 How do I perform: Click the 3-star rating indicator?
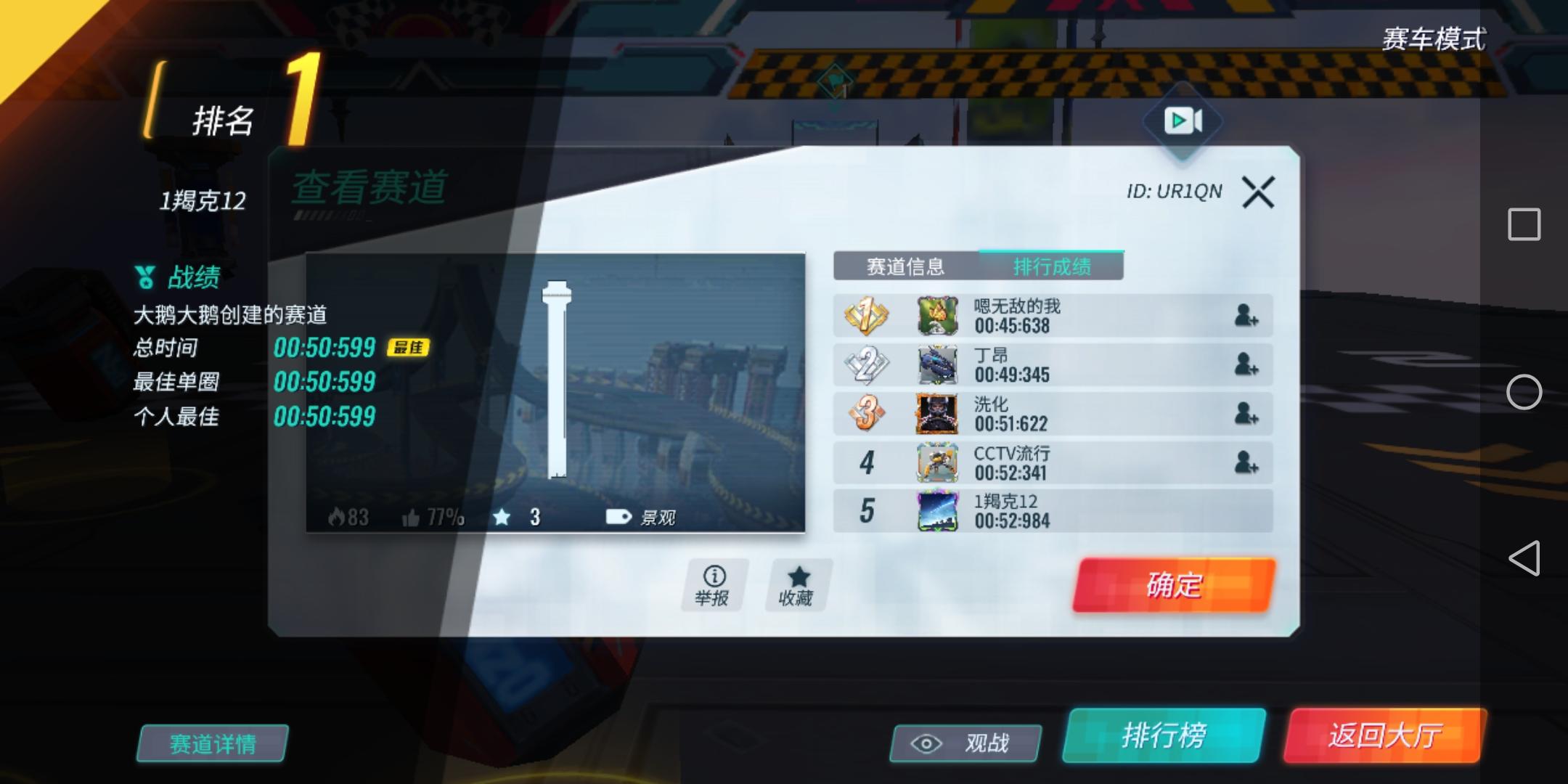tap(502, 518)
